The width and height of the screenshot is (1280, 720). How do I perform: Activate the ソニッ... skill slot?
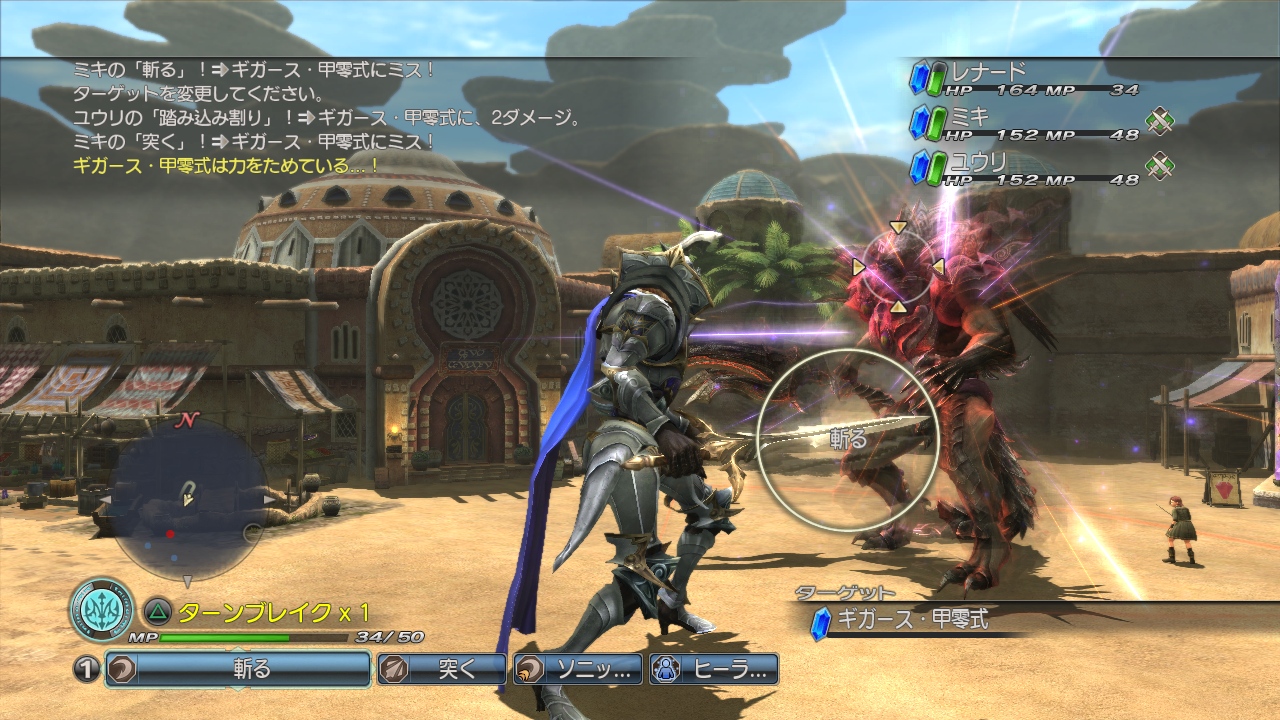point(575,669)
